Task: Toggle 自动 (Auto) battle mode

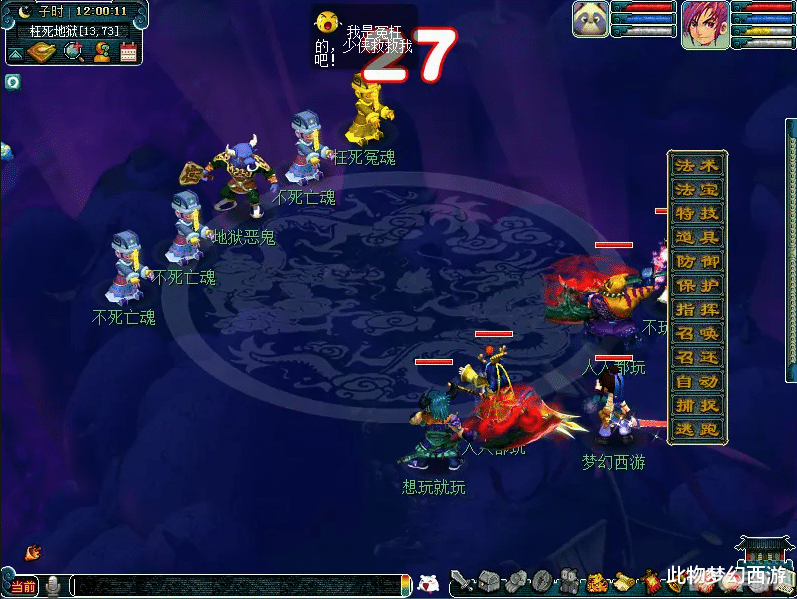Action: [696, 382]
